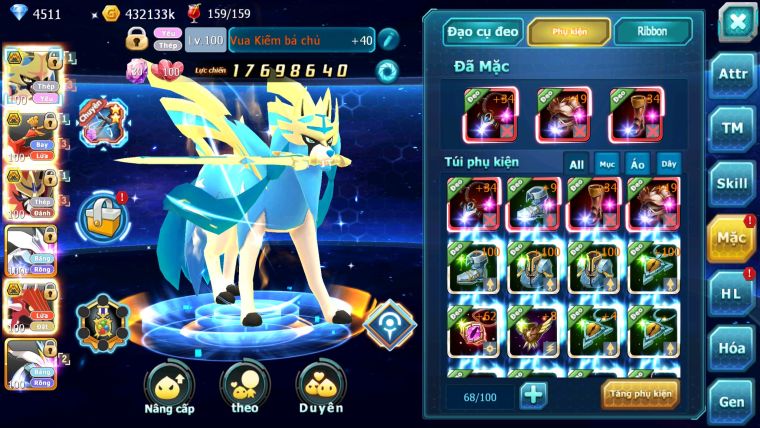Go to the Hóa side tab
This screenshot has width=760, height=428.
731,347
